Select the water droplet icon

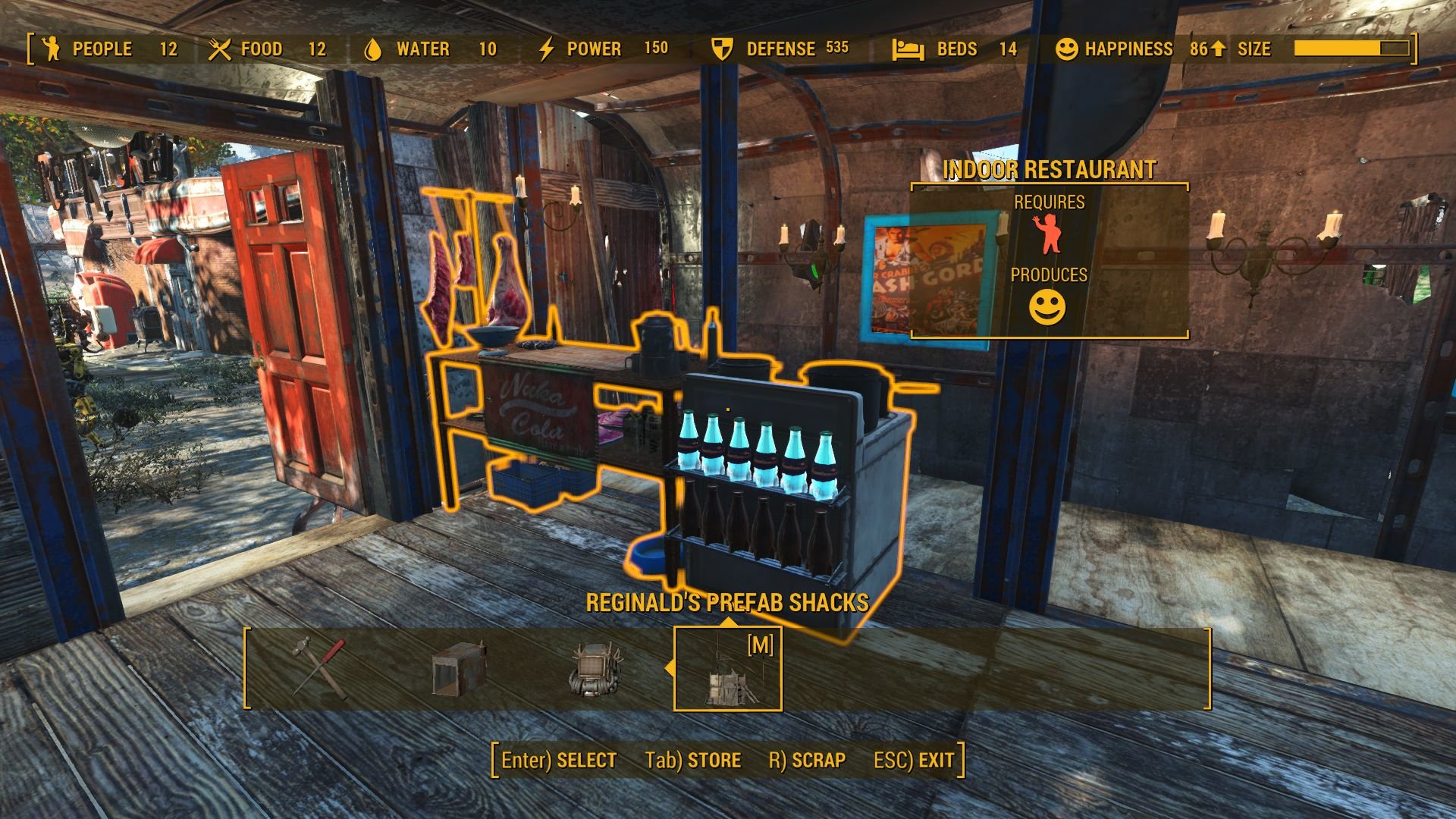point(372,49)
